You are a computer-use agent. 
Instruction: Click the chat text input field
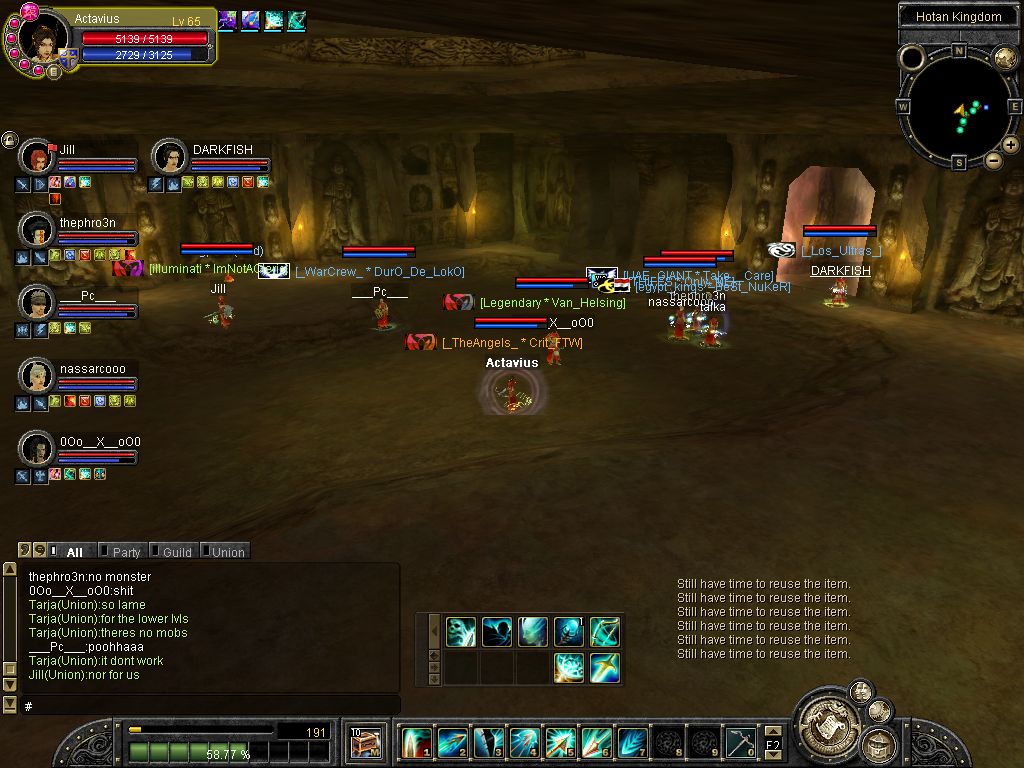pos(210,706)
